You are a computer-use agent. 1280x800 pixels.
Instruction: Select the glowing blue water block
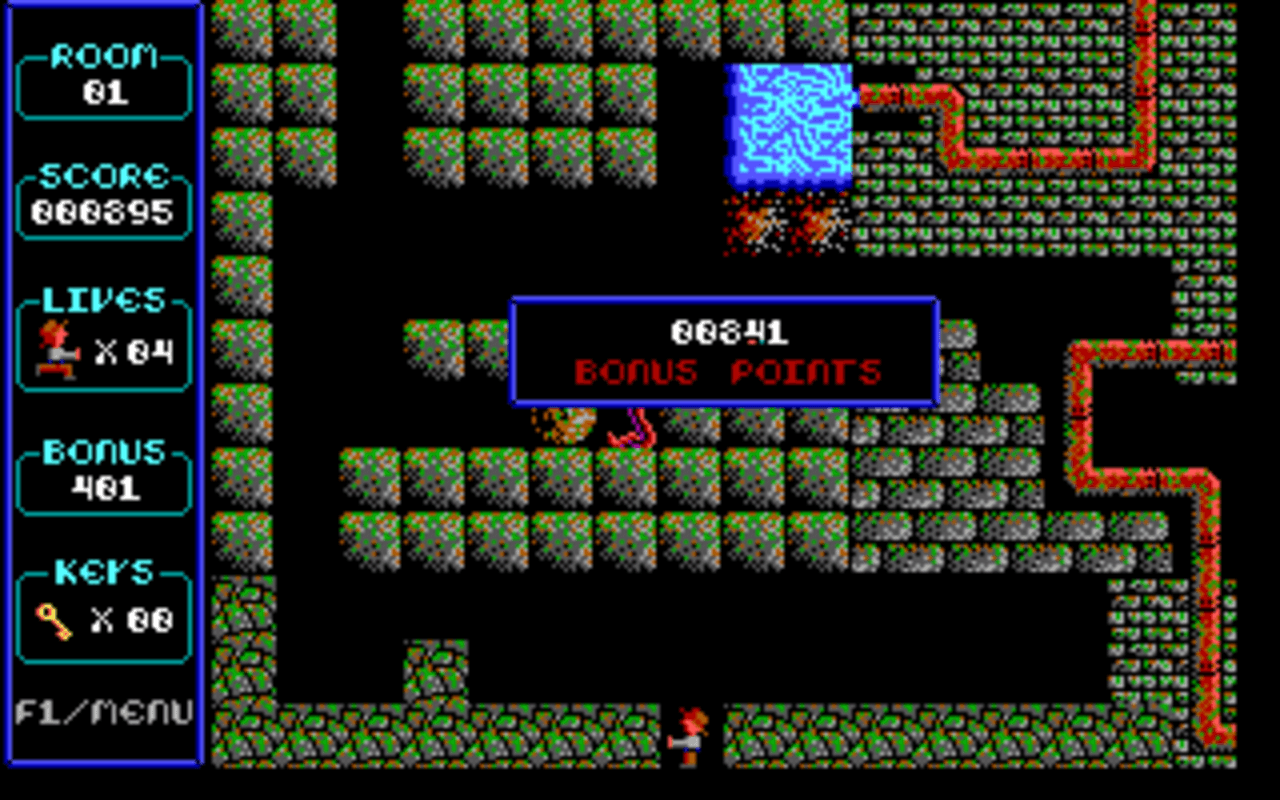pos(787,125)
